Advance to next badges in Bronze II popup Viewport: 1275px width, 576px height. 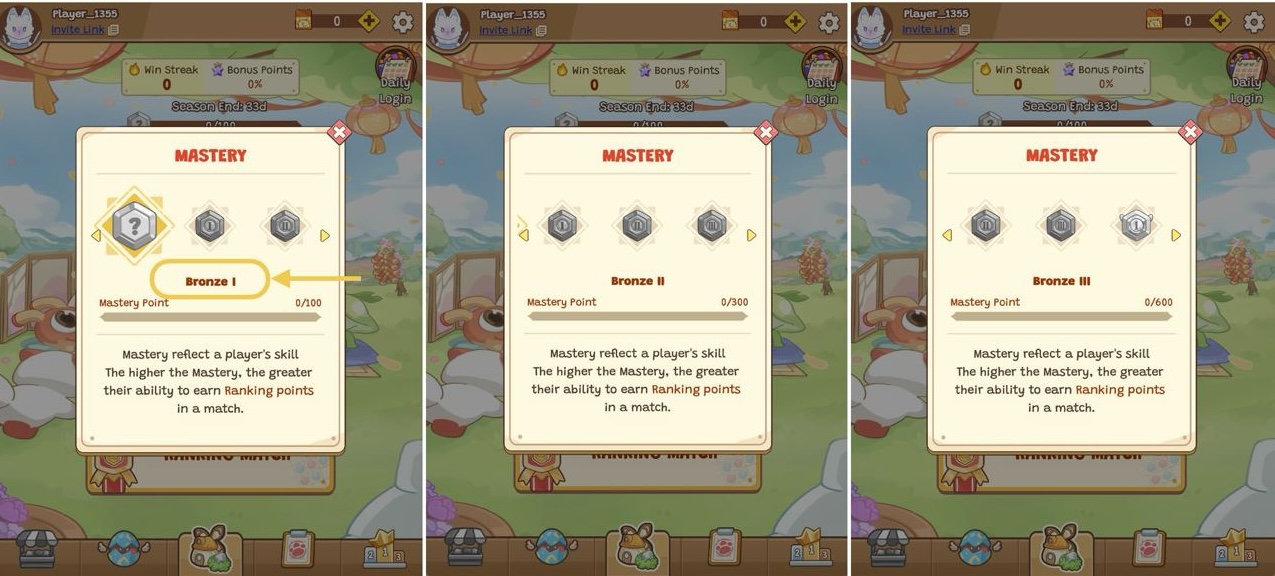(x=751, y=236)
